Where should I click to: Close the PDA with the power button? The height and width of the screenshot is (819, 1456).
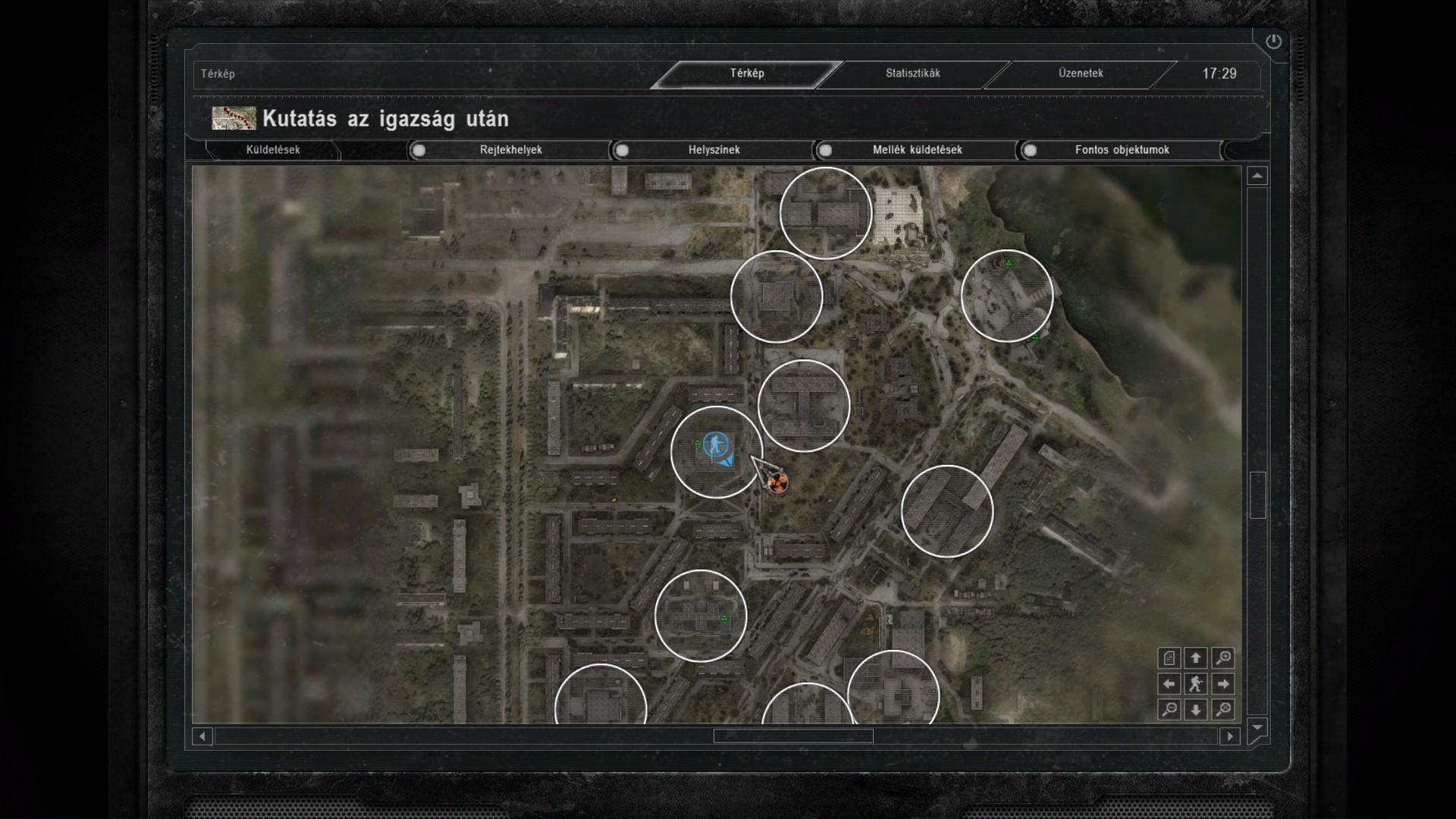1273,42
